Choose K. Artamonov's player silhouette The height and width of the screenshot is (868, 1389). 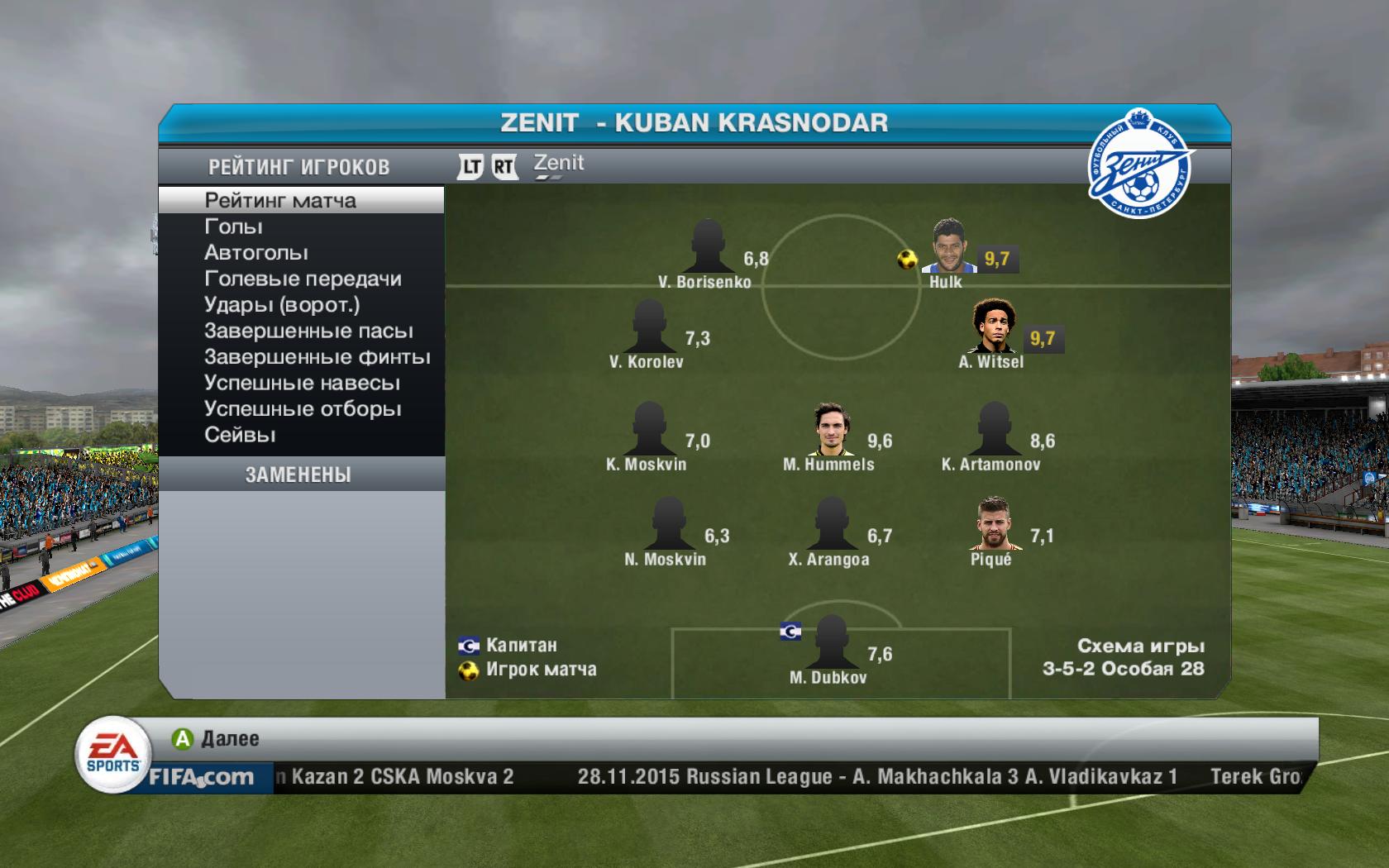(993, 429)
